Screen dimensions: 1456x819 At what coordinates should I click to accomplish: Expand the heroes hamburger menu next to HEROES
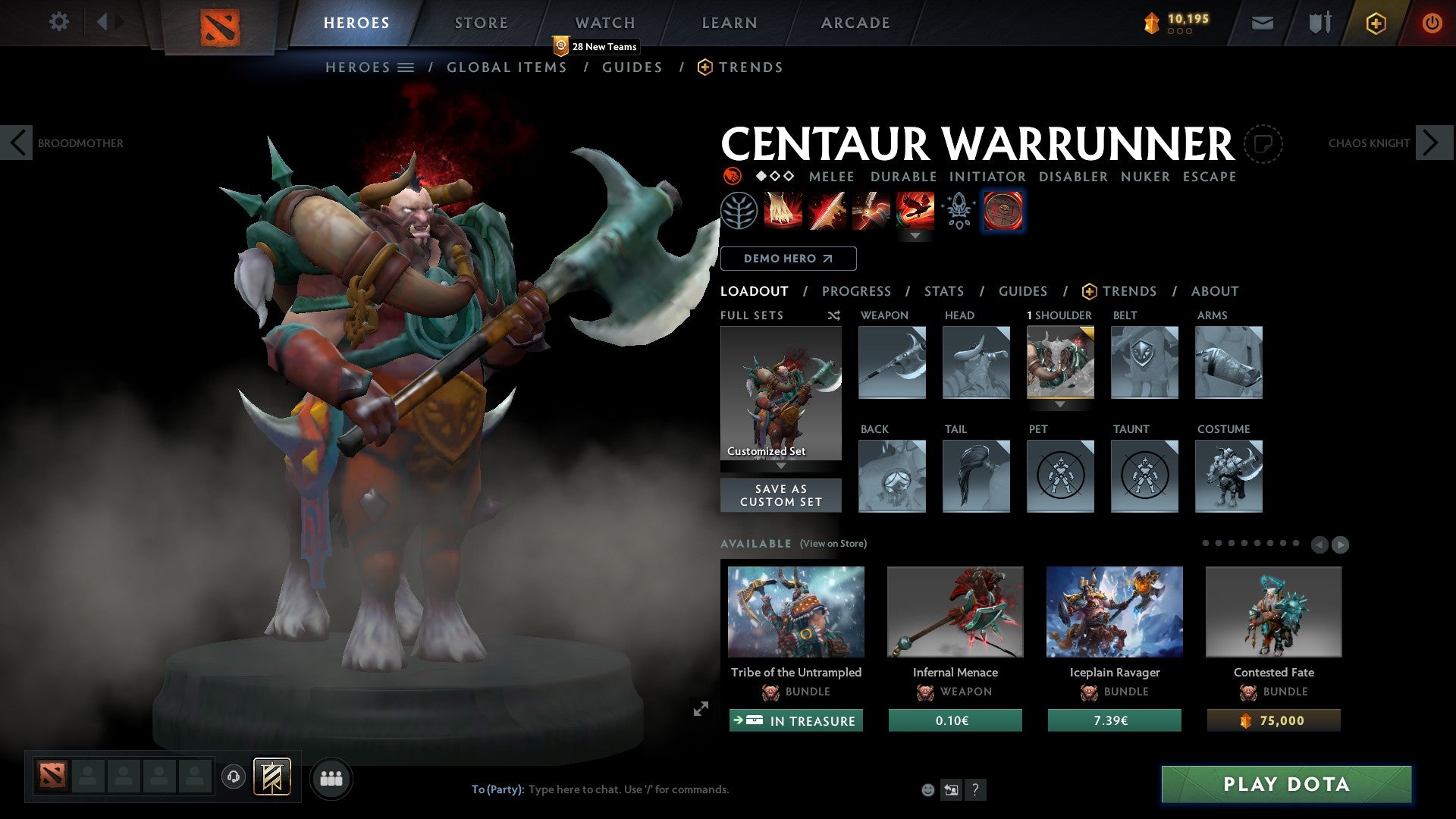coord(407,67)
